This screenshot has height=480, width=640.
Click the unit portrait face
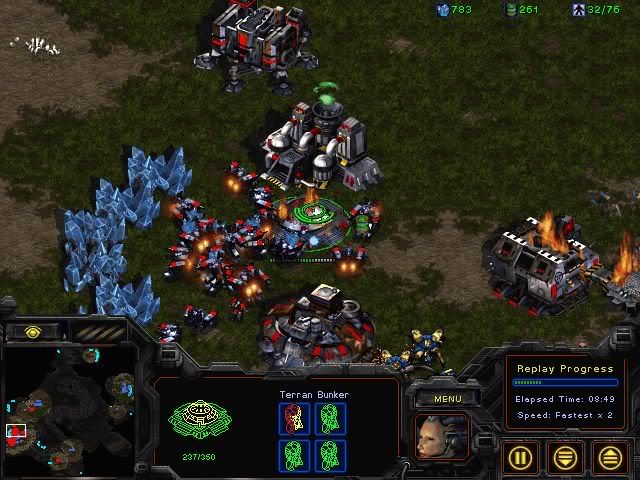pyautogui.click(x=442, y=437)
